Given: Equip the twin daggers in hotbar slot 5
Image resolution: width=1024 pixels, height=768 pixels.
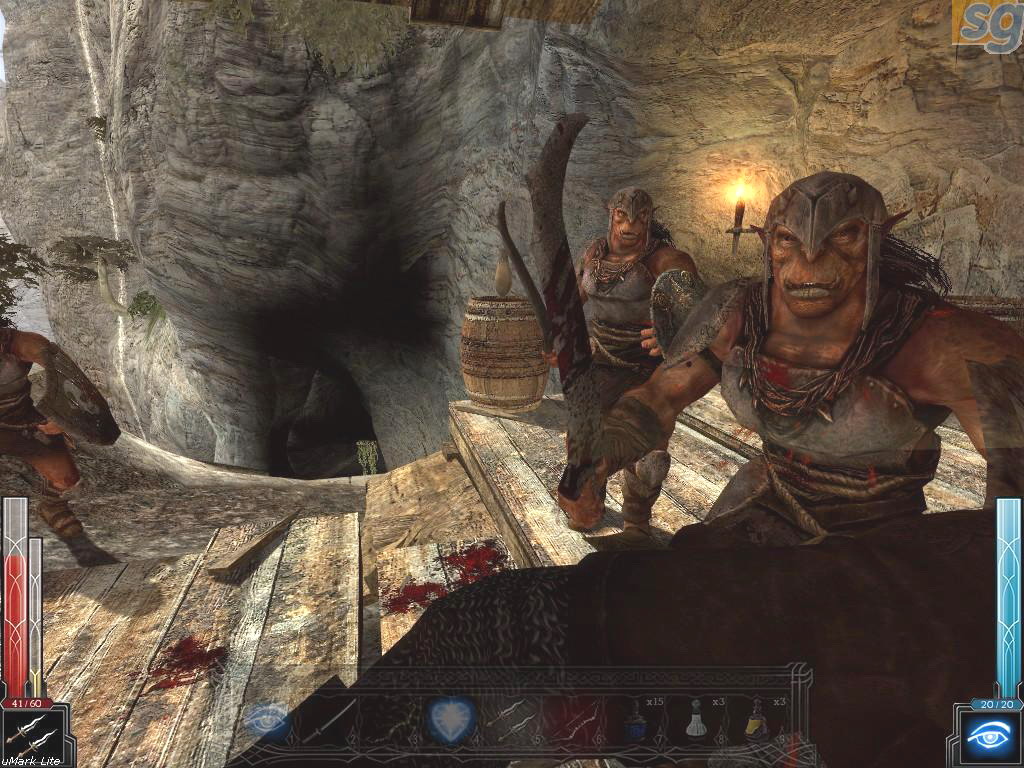Looking at the screenshot, I should (x=513, y=719).
